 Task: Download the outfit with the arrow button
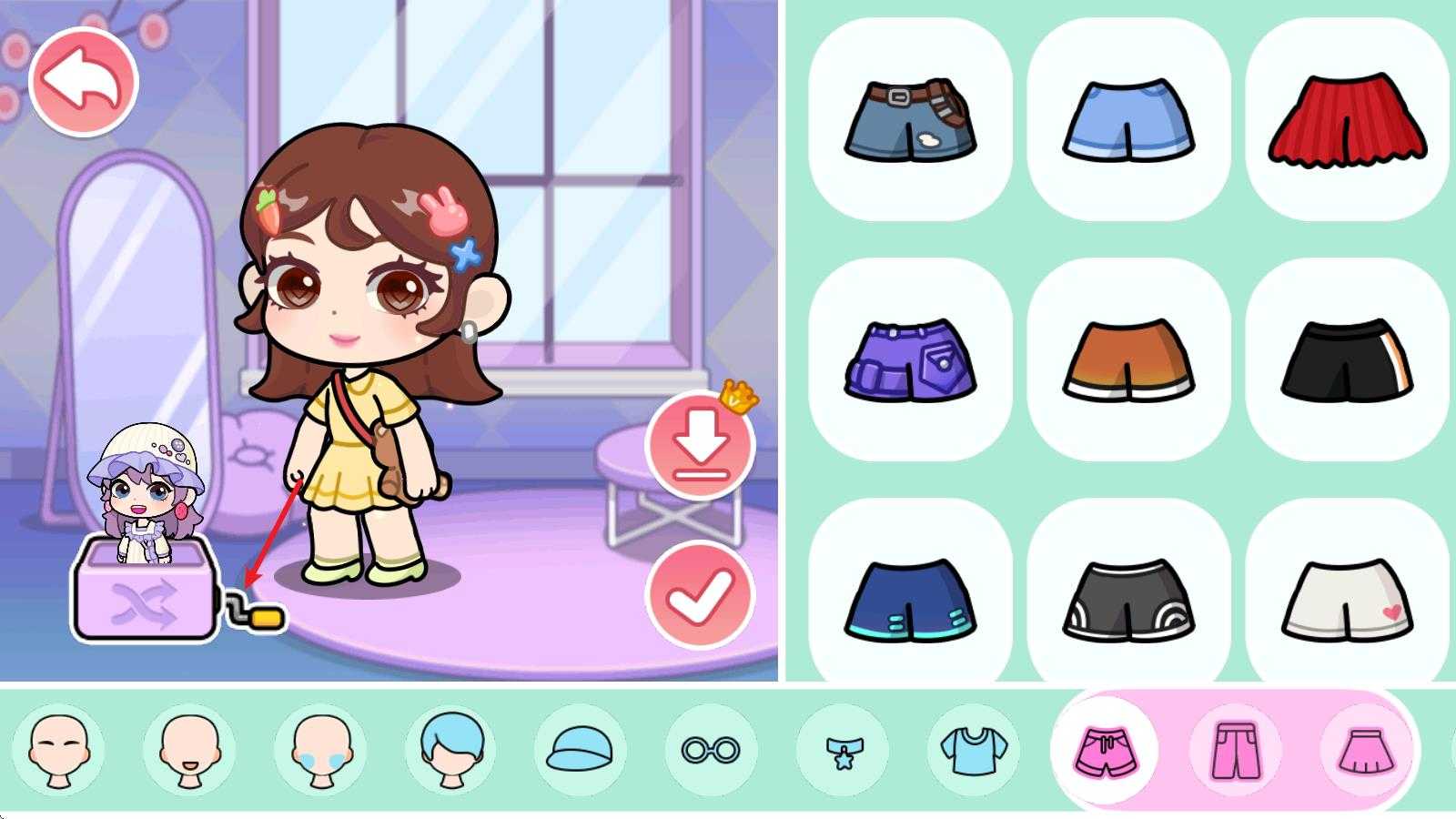(700, 445)
